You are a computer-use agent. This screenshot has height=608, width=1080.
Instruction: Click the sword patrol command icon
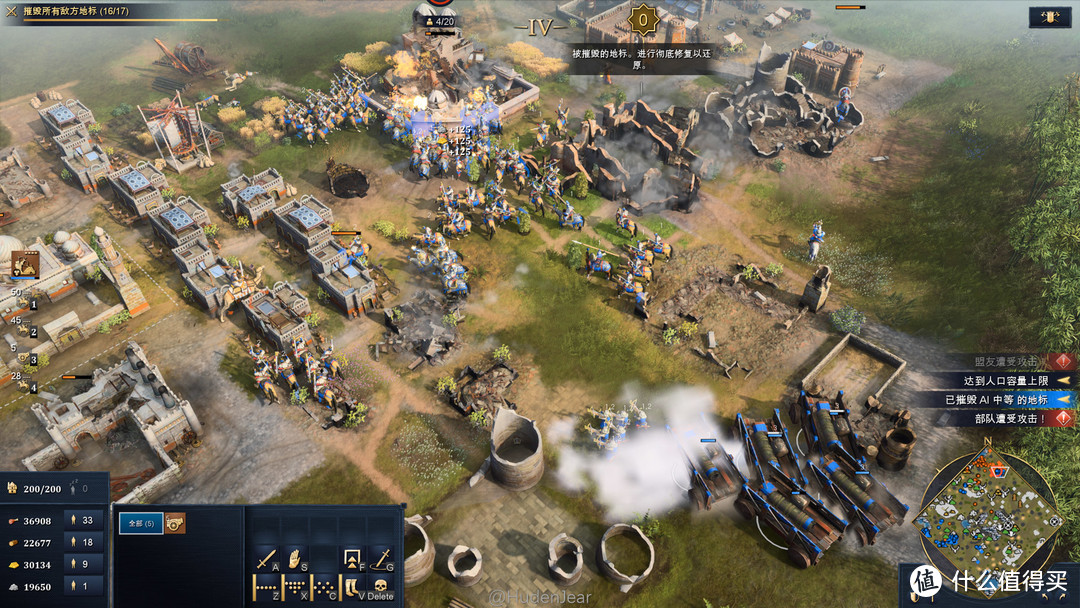(x=381, y=559)
